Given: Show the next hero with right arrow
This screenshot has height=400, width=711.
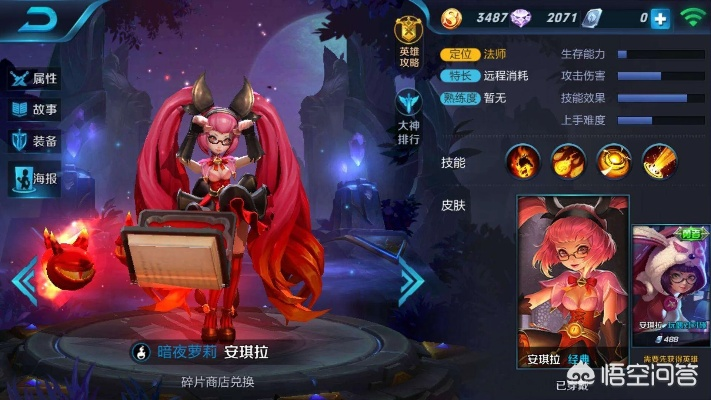Looking at the screenshot, I should point(409,281).
